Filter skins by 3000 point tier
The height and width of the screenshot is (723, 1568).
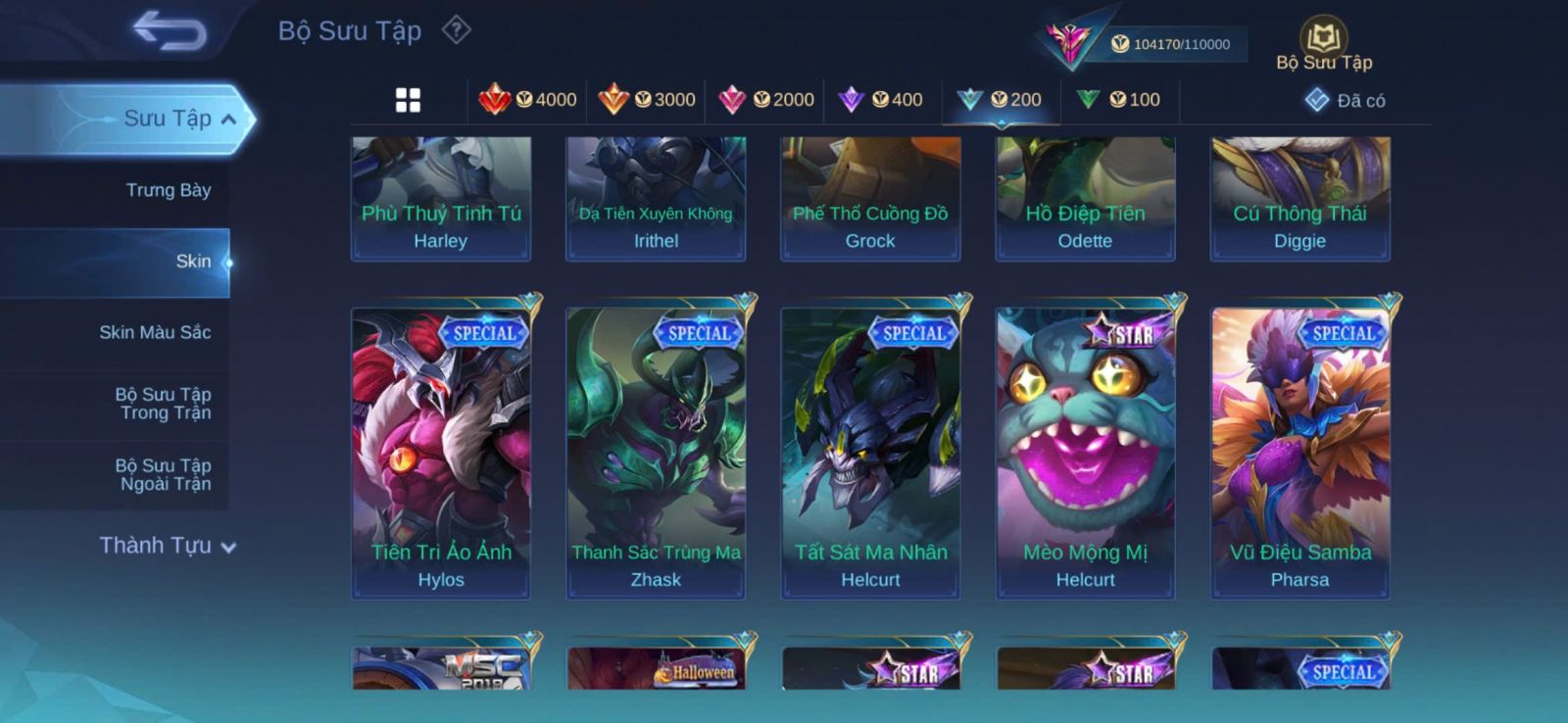tap(647, 100)
